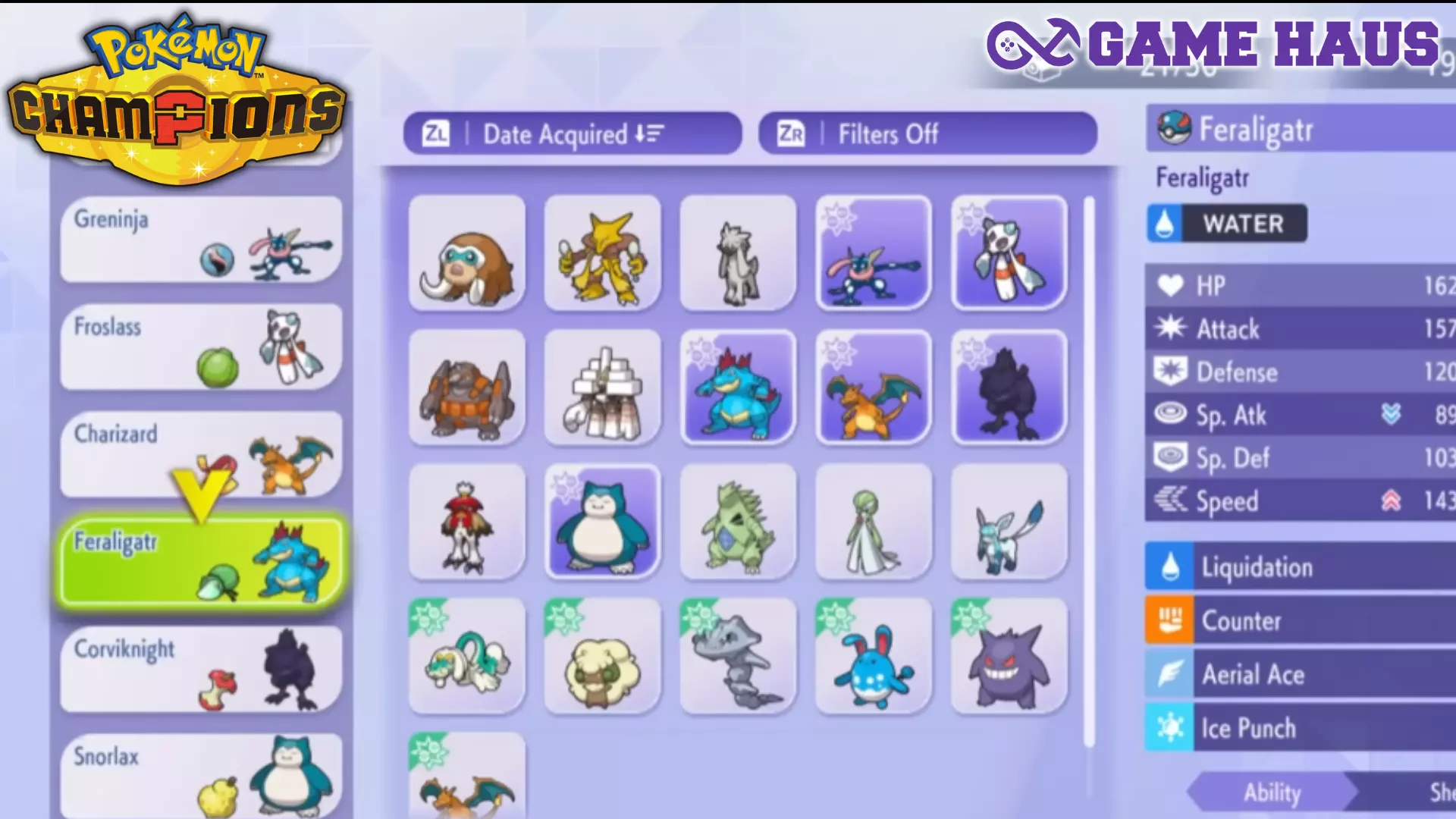Select Greninja in the team list
The height and width of the screenshot is (819, 1456).
(201, 240)
